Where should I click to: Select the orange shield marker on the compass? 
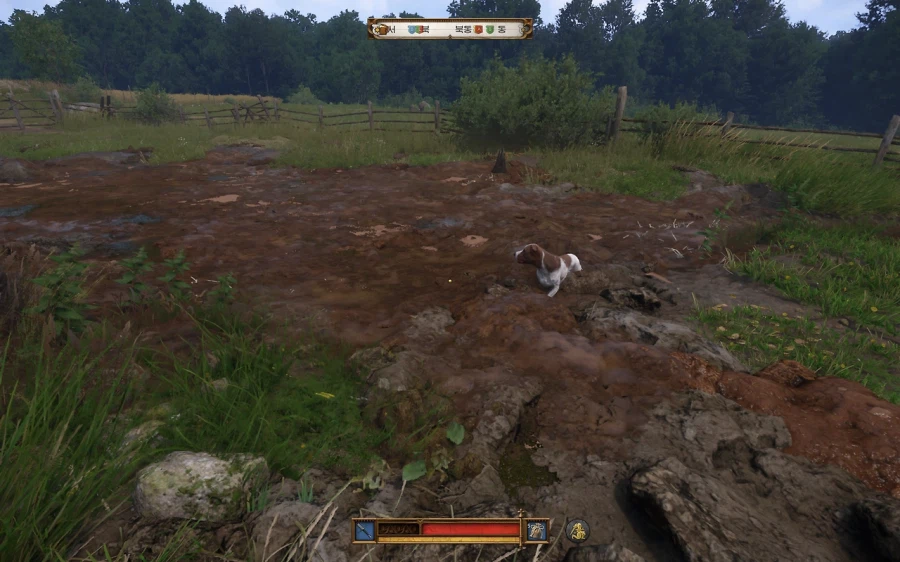[x=478, y=29]
